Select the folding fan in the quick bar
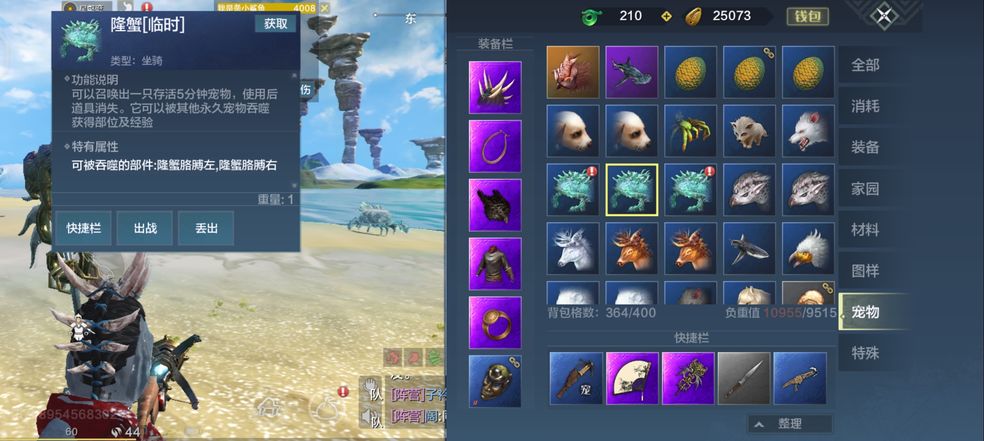This screenshot has width=984, height=441. [632, 378]
